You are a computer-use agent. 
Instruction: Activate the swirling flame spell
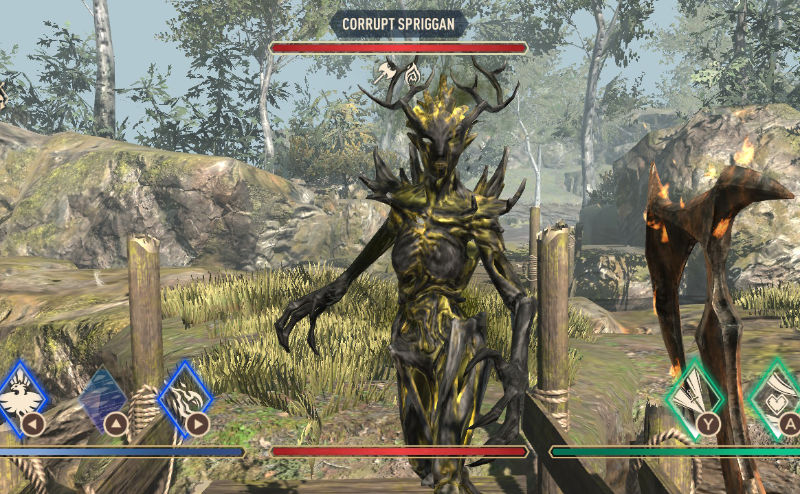[x=185, y=397]
